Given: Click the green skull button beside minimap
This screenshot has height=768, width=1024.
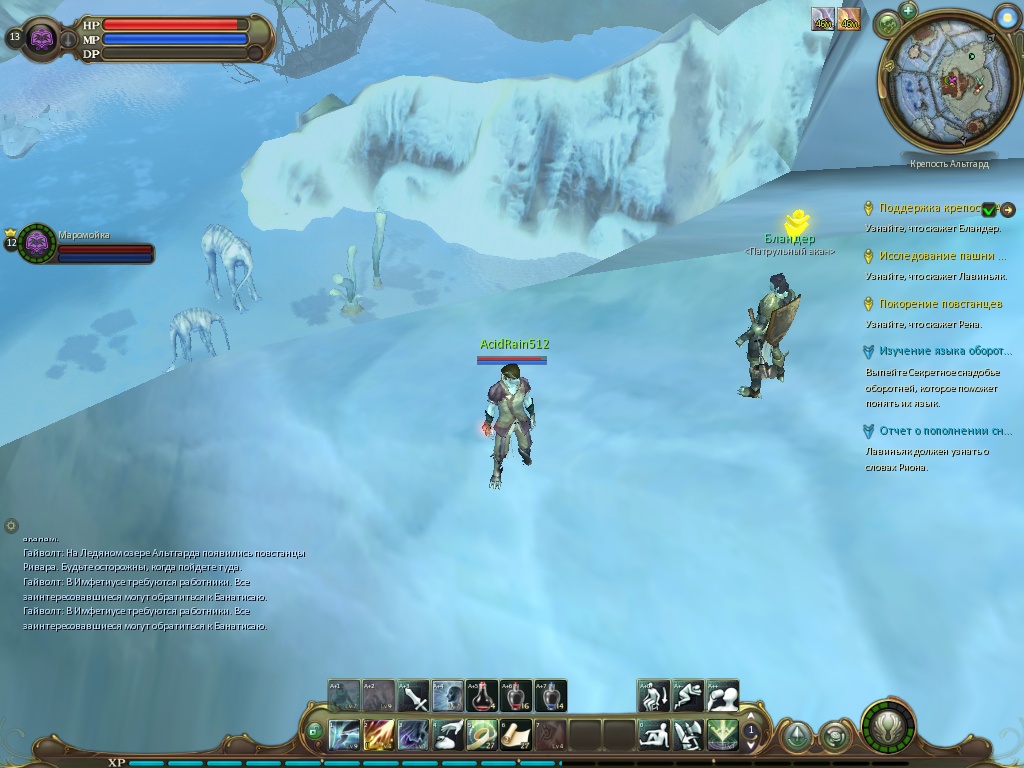Looking at the screenshot, I should (888, 24).
